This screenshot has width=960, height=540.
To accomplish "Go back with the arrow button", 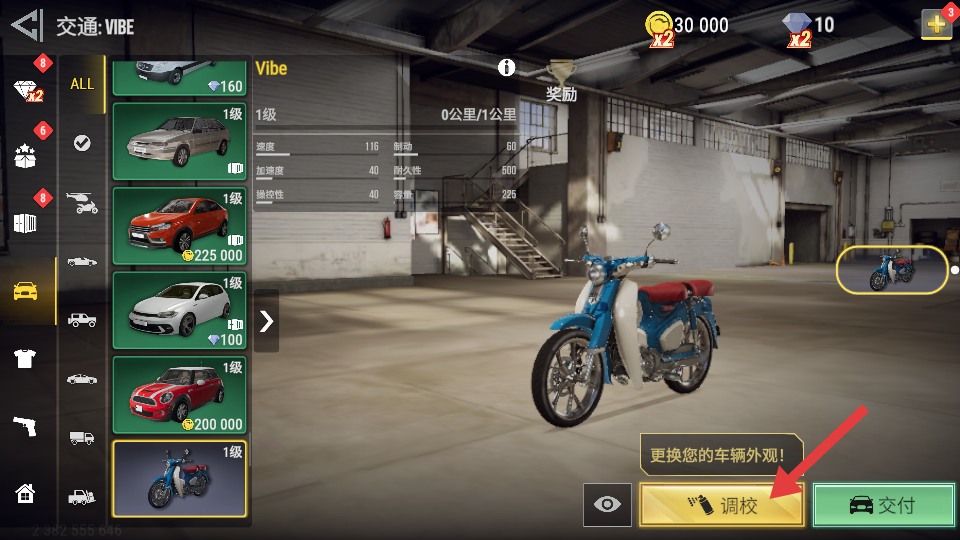I will (27, 24).
